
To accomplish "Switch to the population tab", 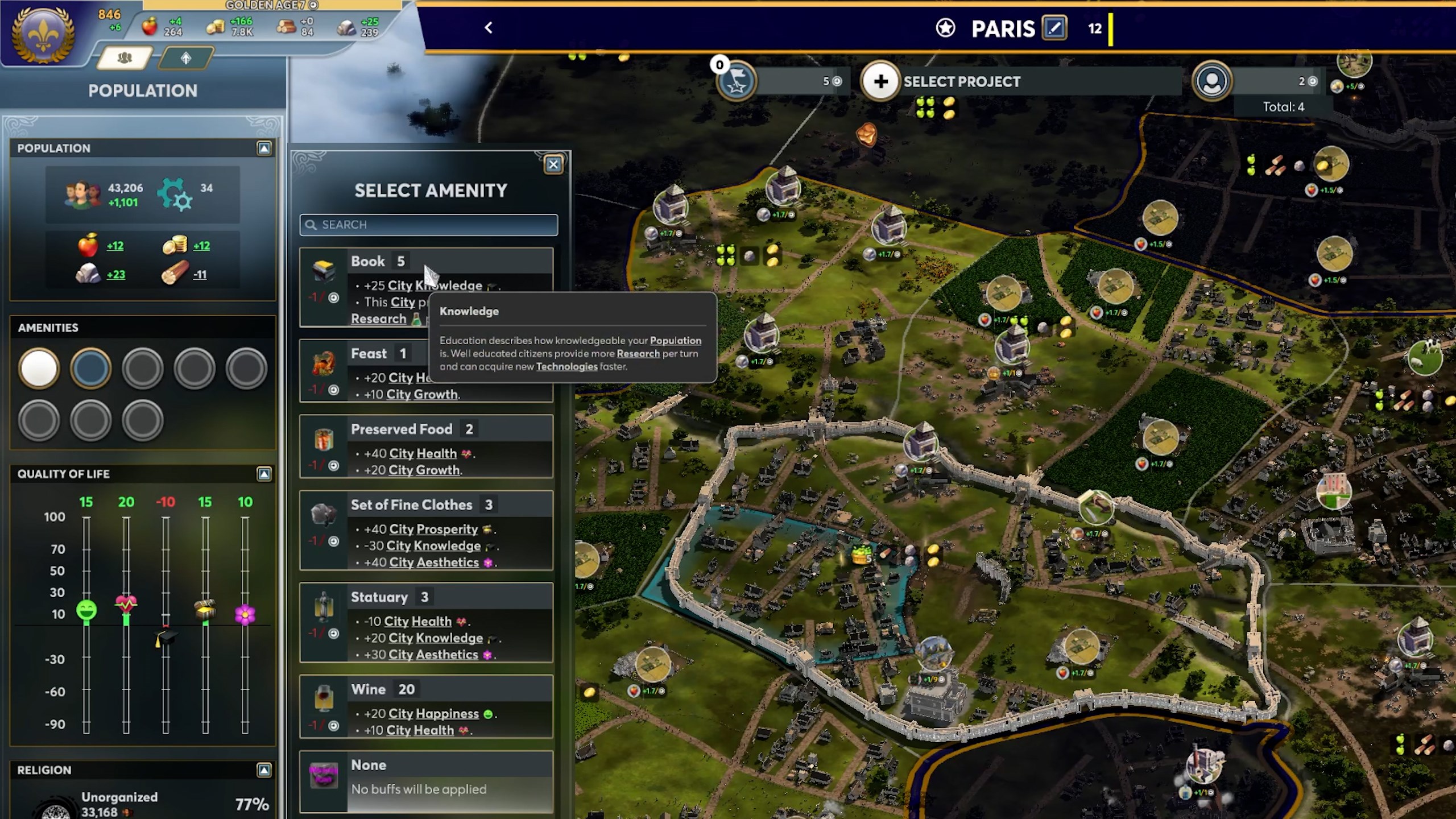I will point(125,58).
